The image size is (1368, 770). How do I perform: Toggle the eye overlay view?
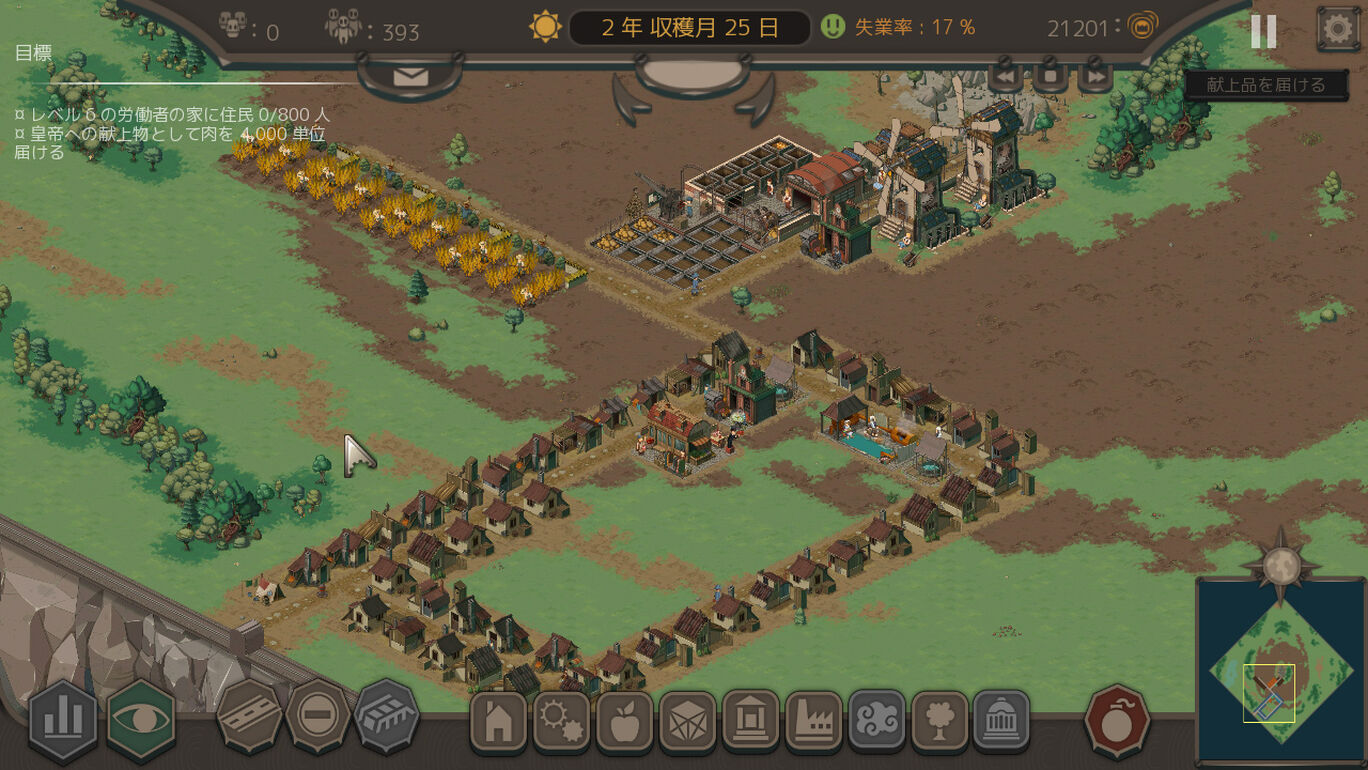coord(141,717)
